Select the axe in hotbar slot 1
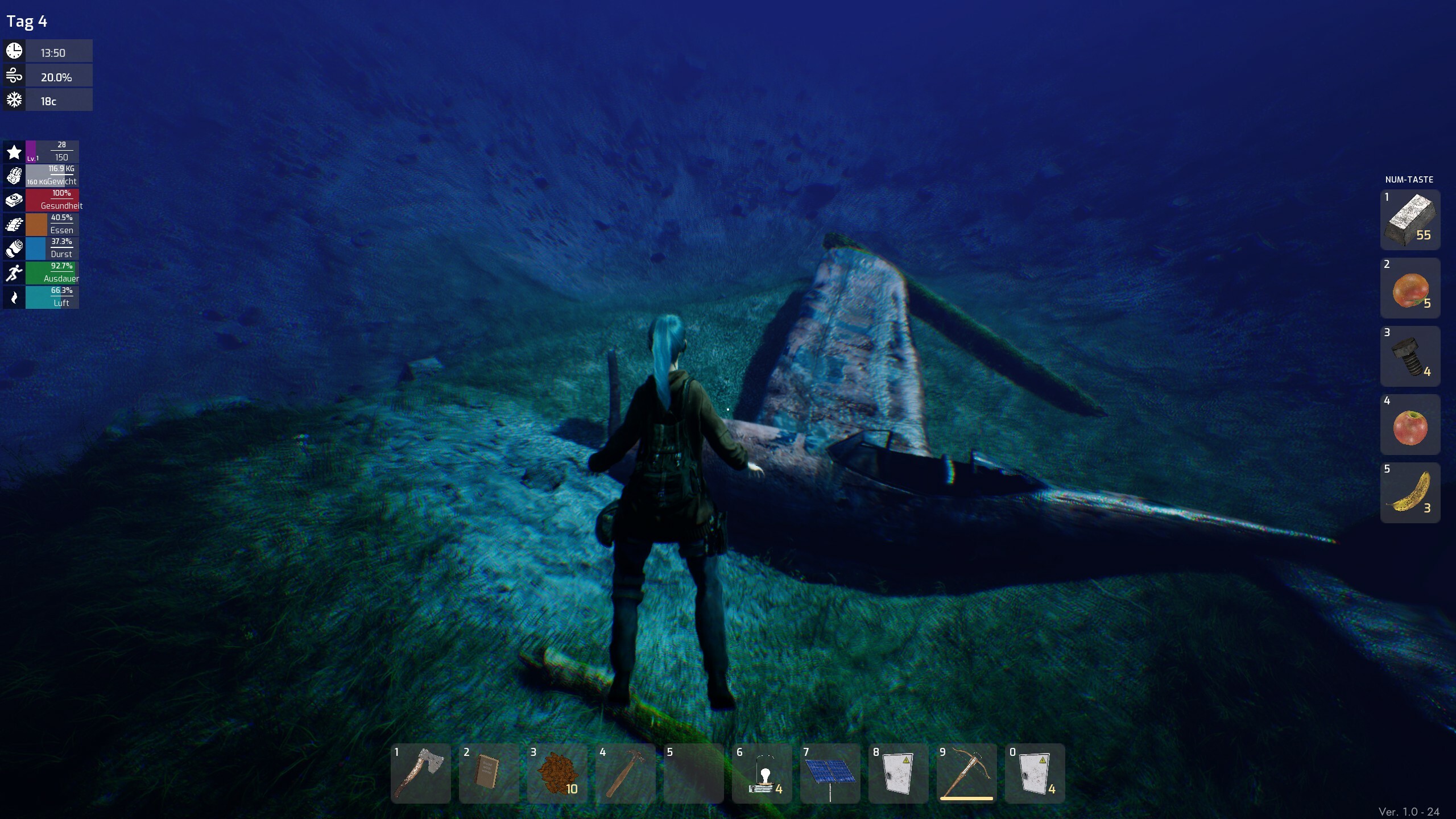 (x=421, y=773)
